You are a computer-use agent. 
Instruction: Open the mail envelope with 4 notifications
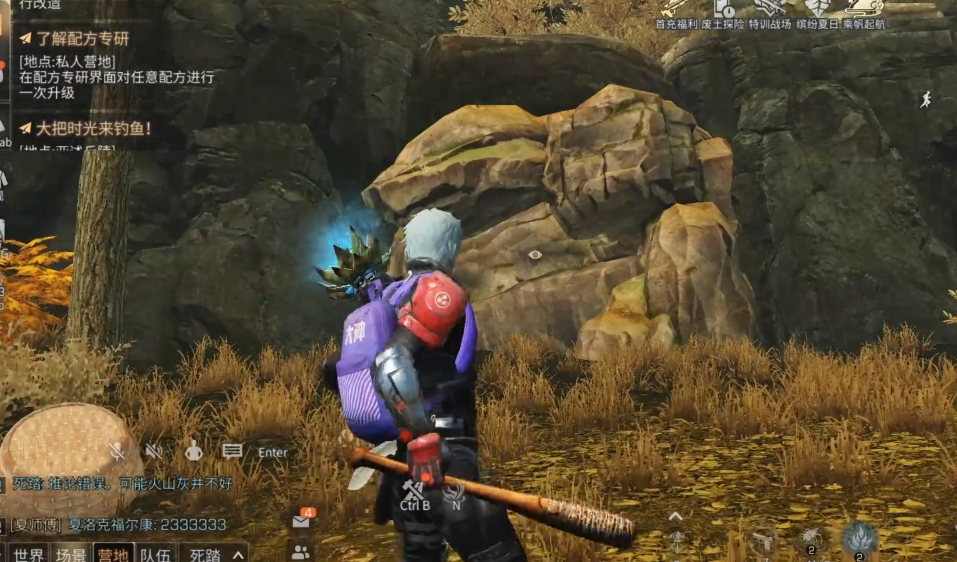(301, 521)
